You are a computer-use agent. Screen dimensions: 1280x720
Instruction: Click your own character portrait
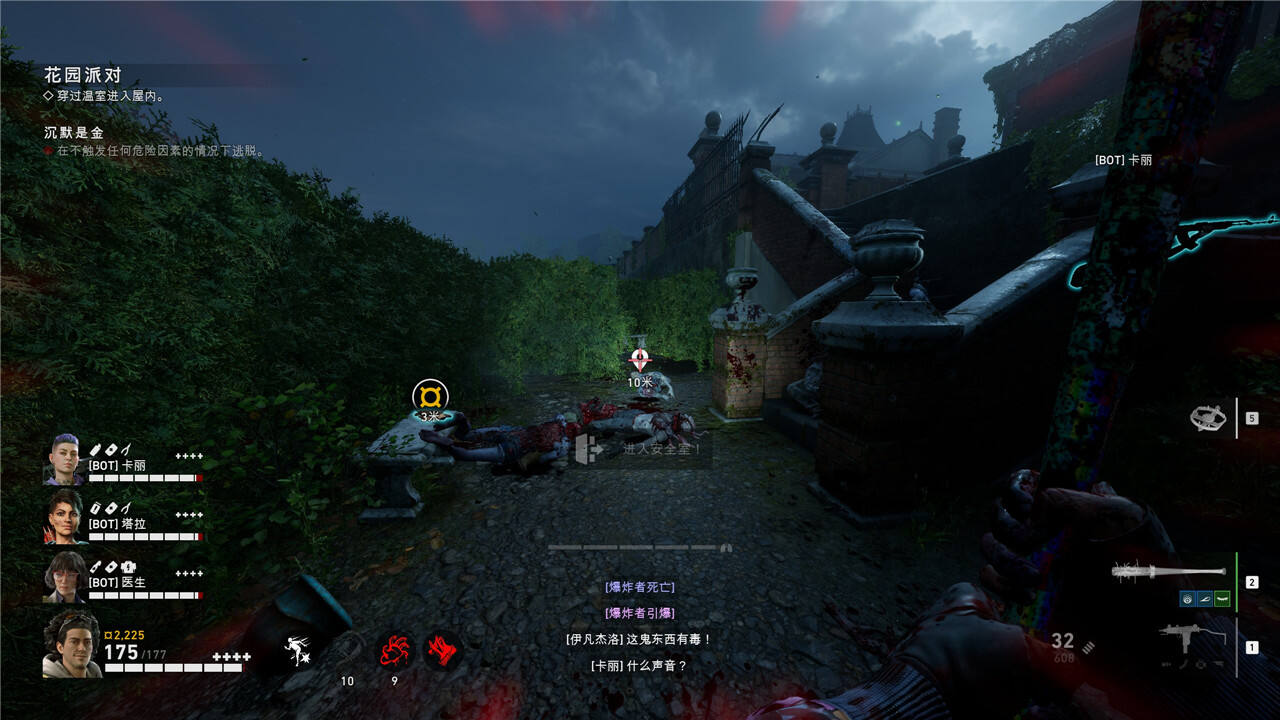coord(71,645)
